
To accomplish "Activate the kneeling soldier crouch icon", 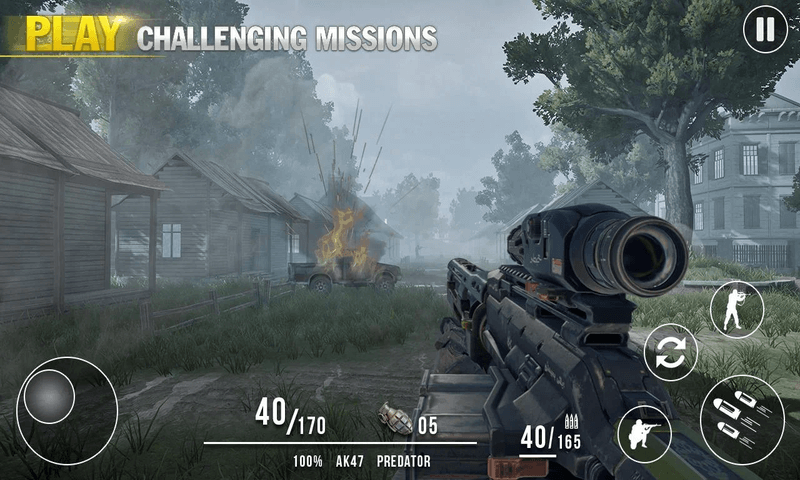I will click(644, 433).
